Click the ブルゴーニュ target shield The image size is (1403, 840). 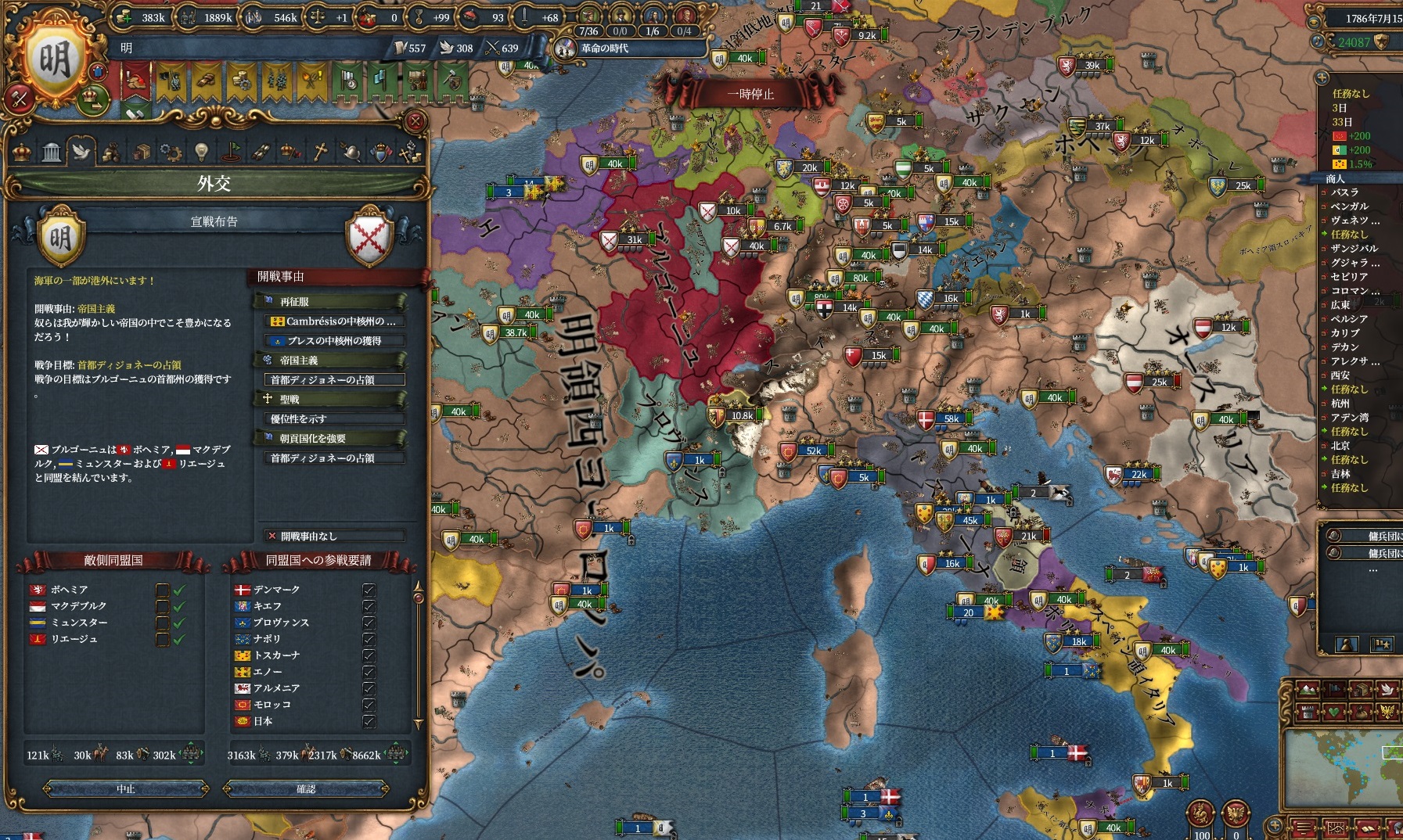pyautogui.click(x=369, y=235)
